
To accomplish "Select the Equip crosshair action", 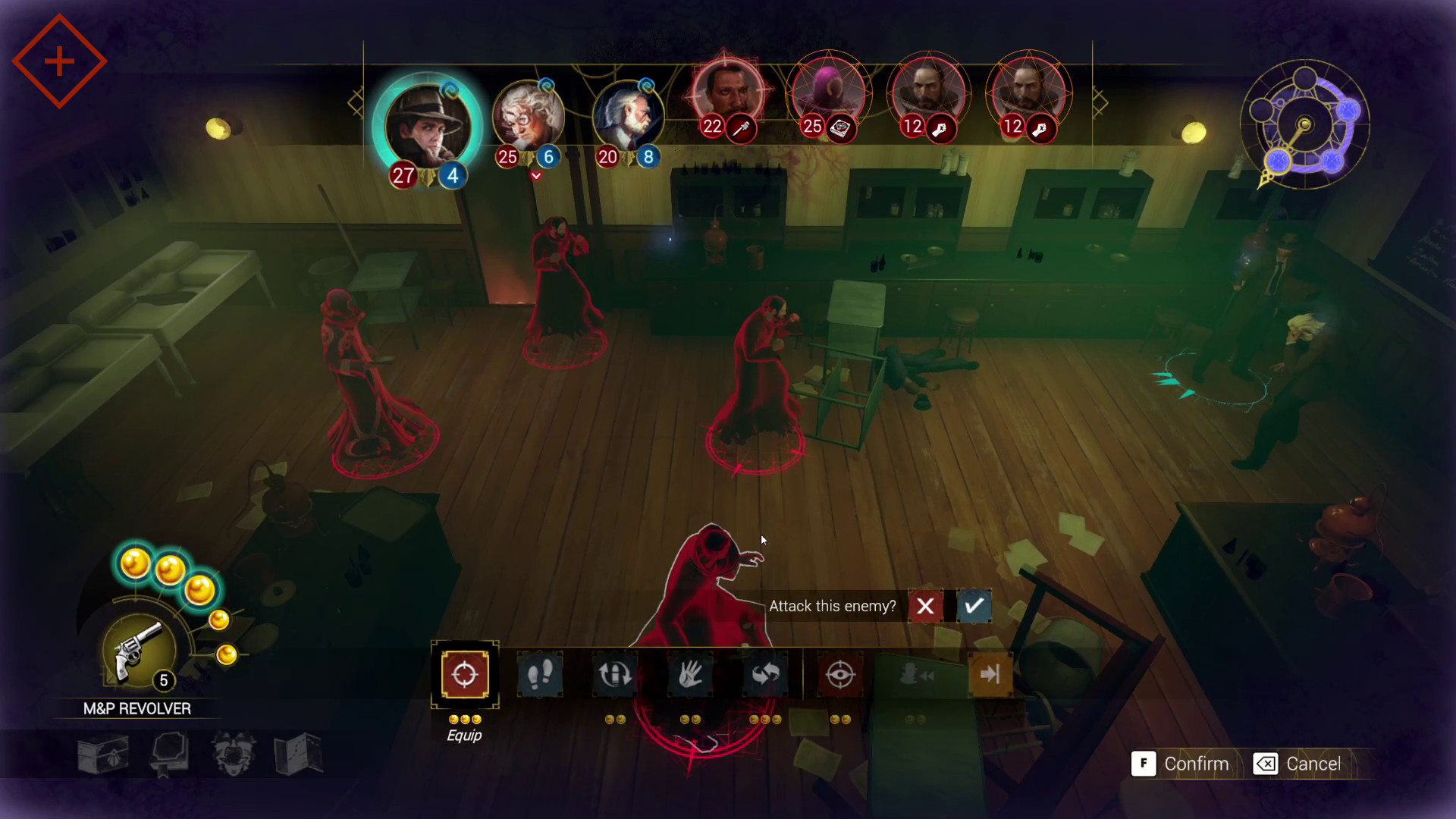I will (x=464, y=674).
